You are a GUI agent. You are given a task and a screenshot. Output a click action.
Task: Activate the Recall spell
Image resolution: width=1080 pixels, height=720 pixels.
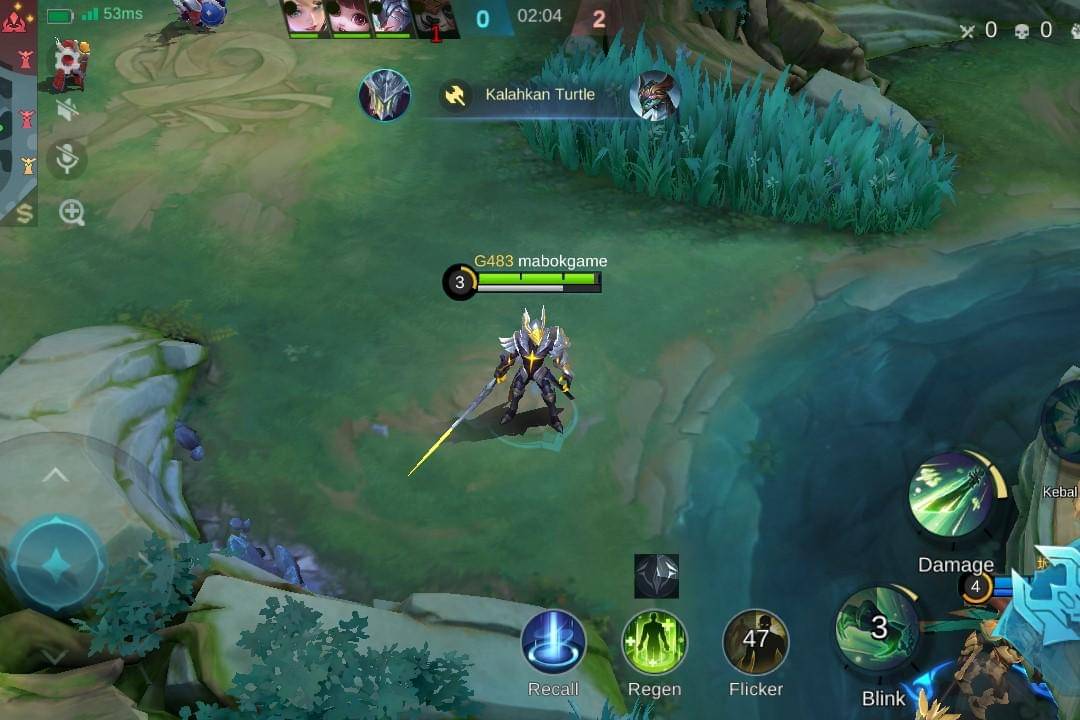[553, 642]
